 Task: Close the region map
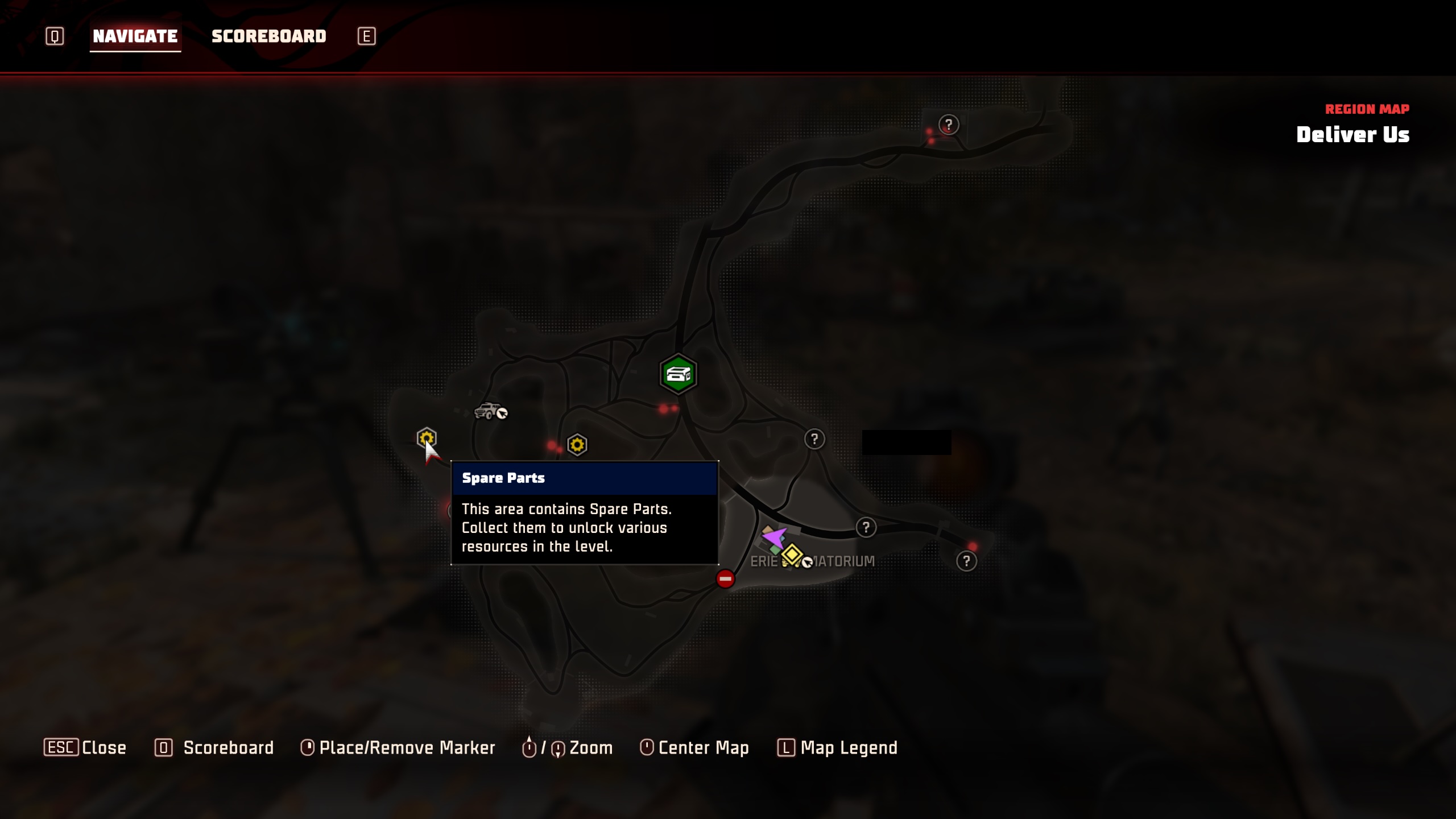85,747
